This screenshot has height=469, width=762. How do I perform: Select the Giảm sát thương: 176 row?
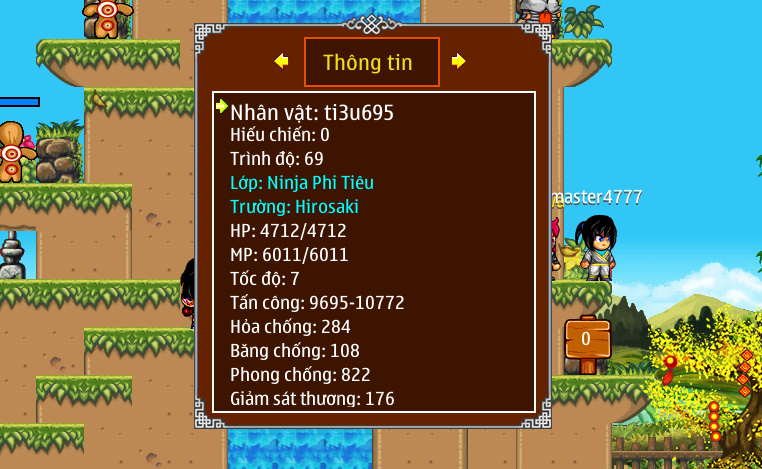pos(312,399)
